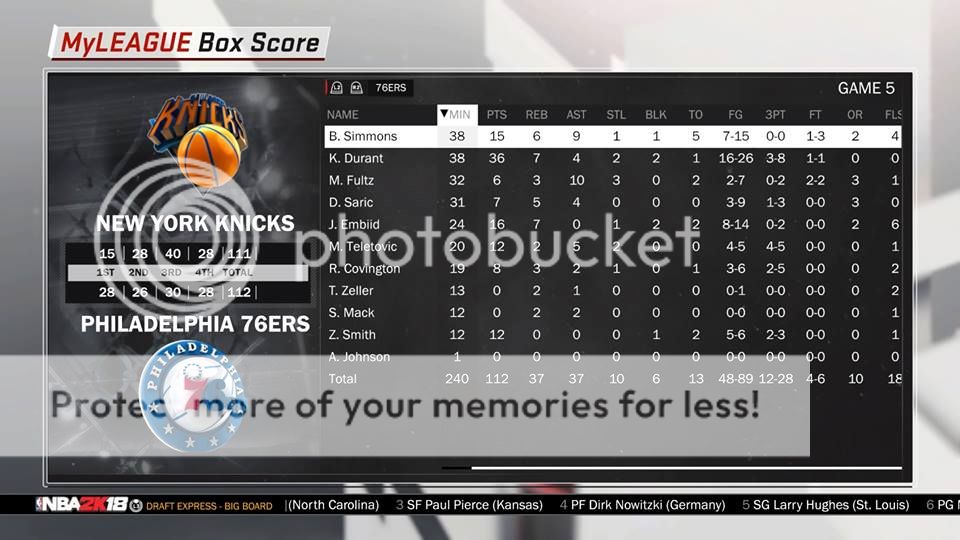Select the 76ERS team tab

[389, 88]
